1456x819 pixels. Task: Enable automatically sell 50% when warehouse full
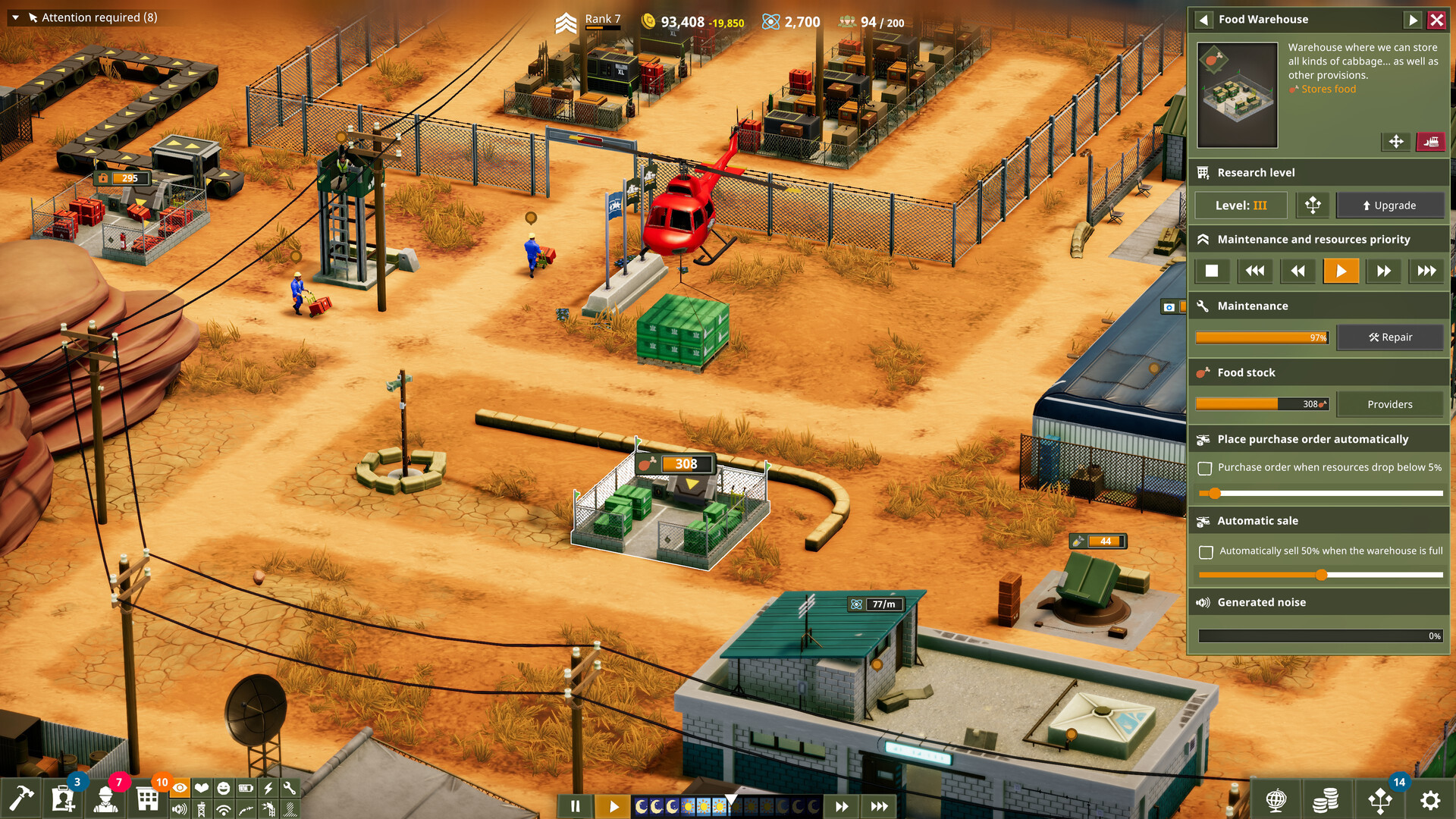tap(1206, 551)
